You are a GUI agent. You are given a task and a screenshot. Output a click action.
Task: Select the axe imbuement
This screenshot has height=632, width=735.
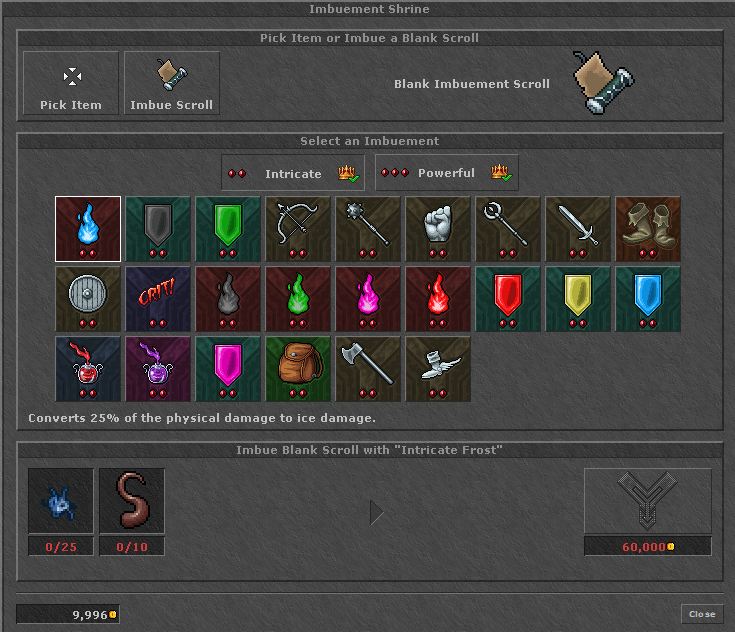[x=368, y=369]
